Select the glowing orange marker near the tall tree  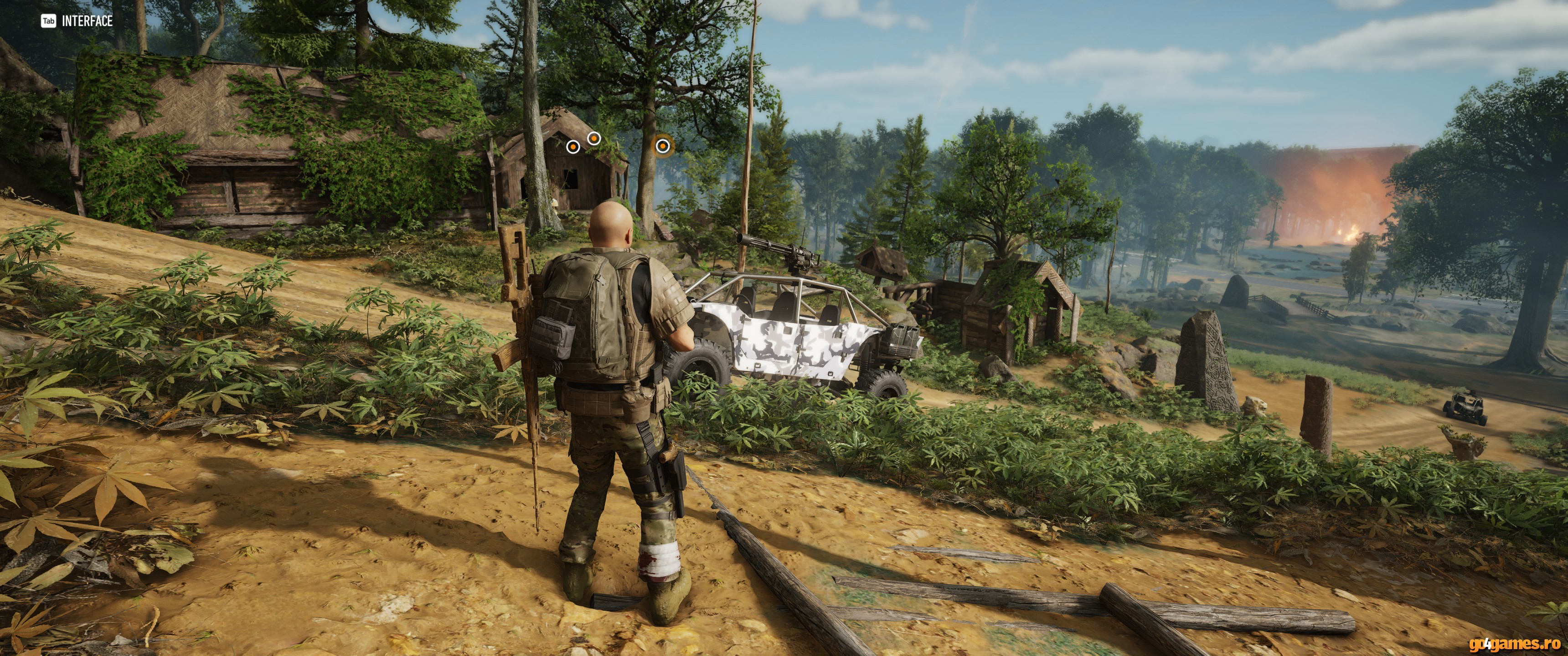pos(662,146)
